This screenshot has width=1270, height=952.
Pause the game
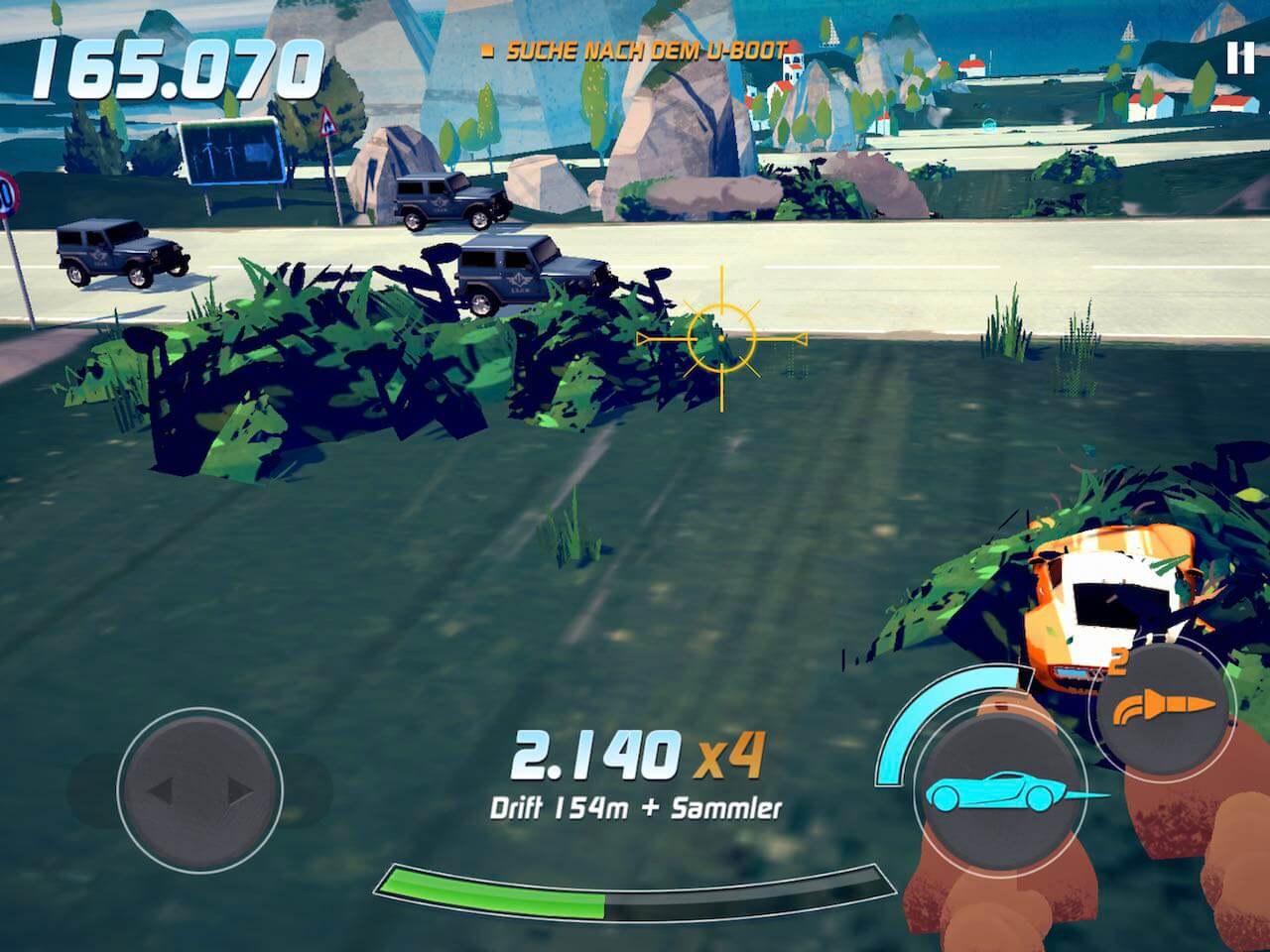pos(1239,59)
